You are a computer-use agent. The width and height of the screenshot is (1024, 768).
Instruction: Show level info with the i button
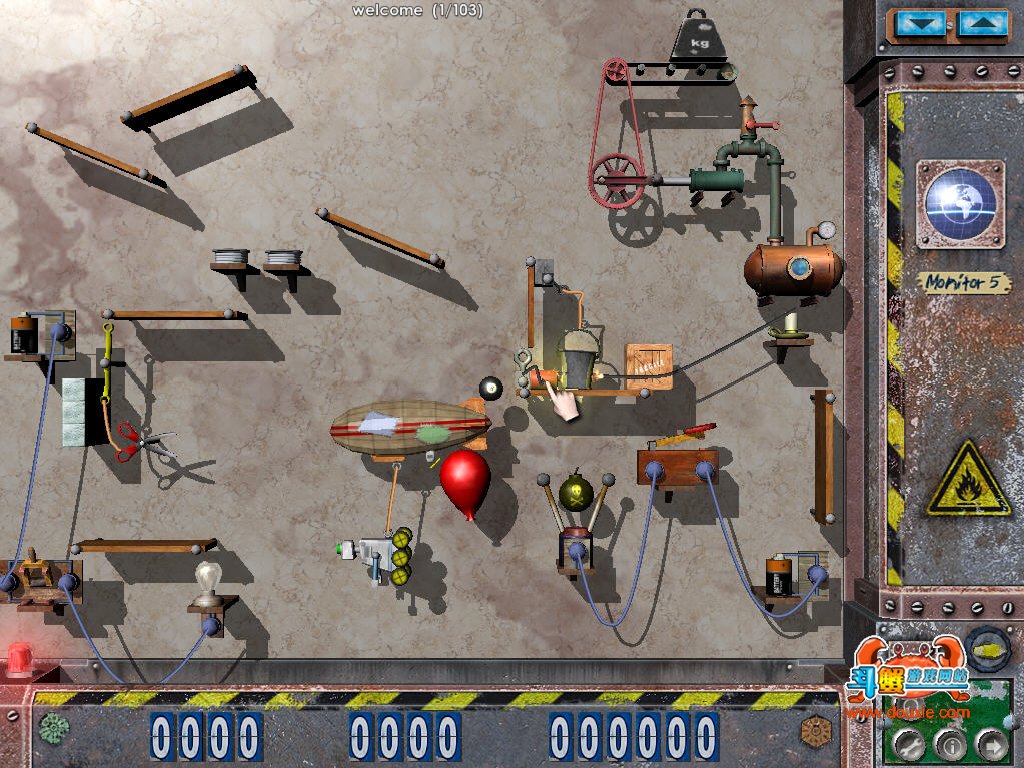coord(949,743)
